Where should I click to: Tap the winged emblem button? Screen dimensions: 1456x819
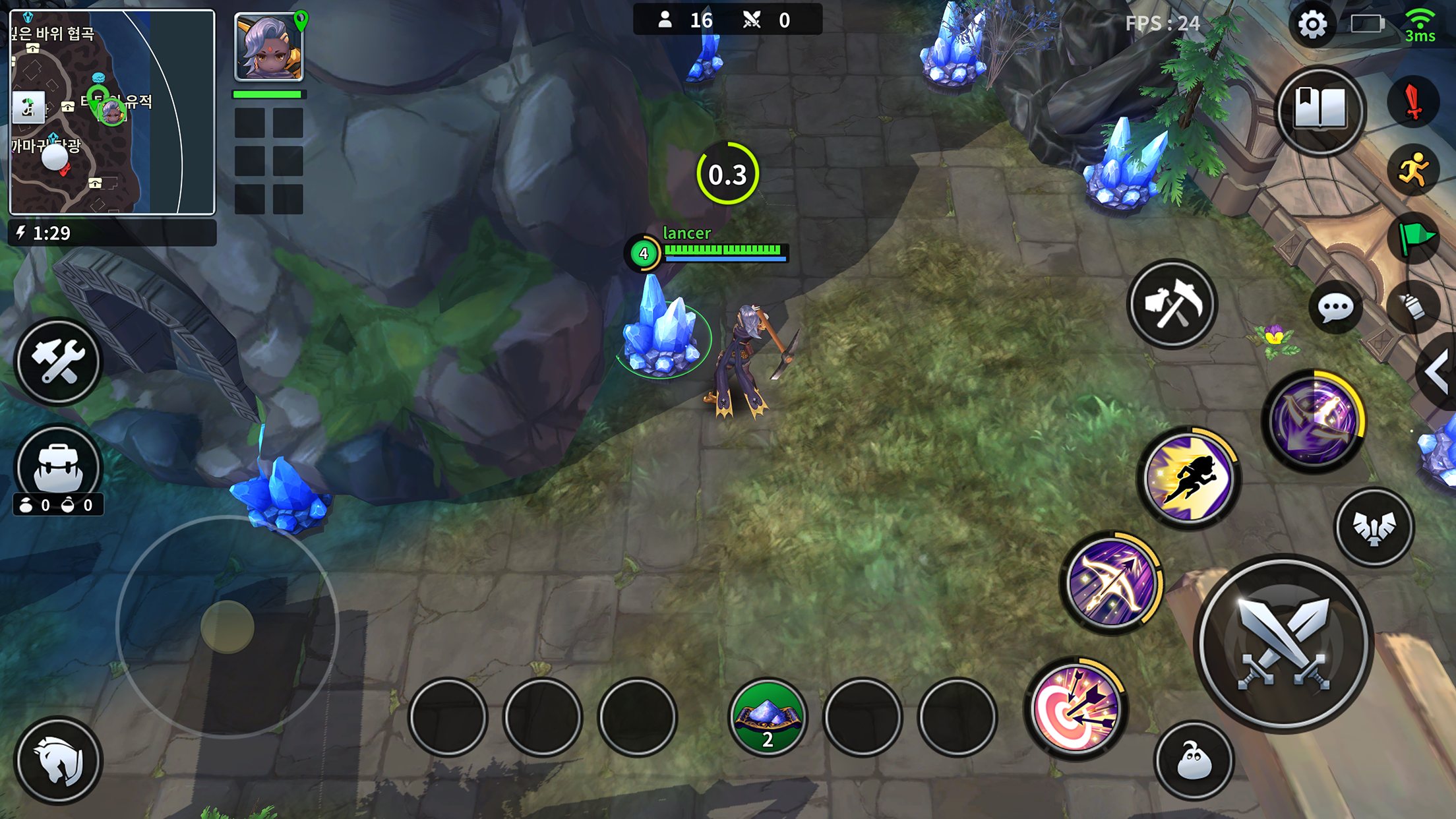pyautogui.click(x=1374, y=527)
